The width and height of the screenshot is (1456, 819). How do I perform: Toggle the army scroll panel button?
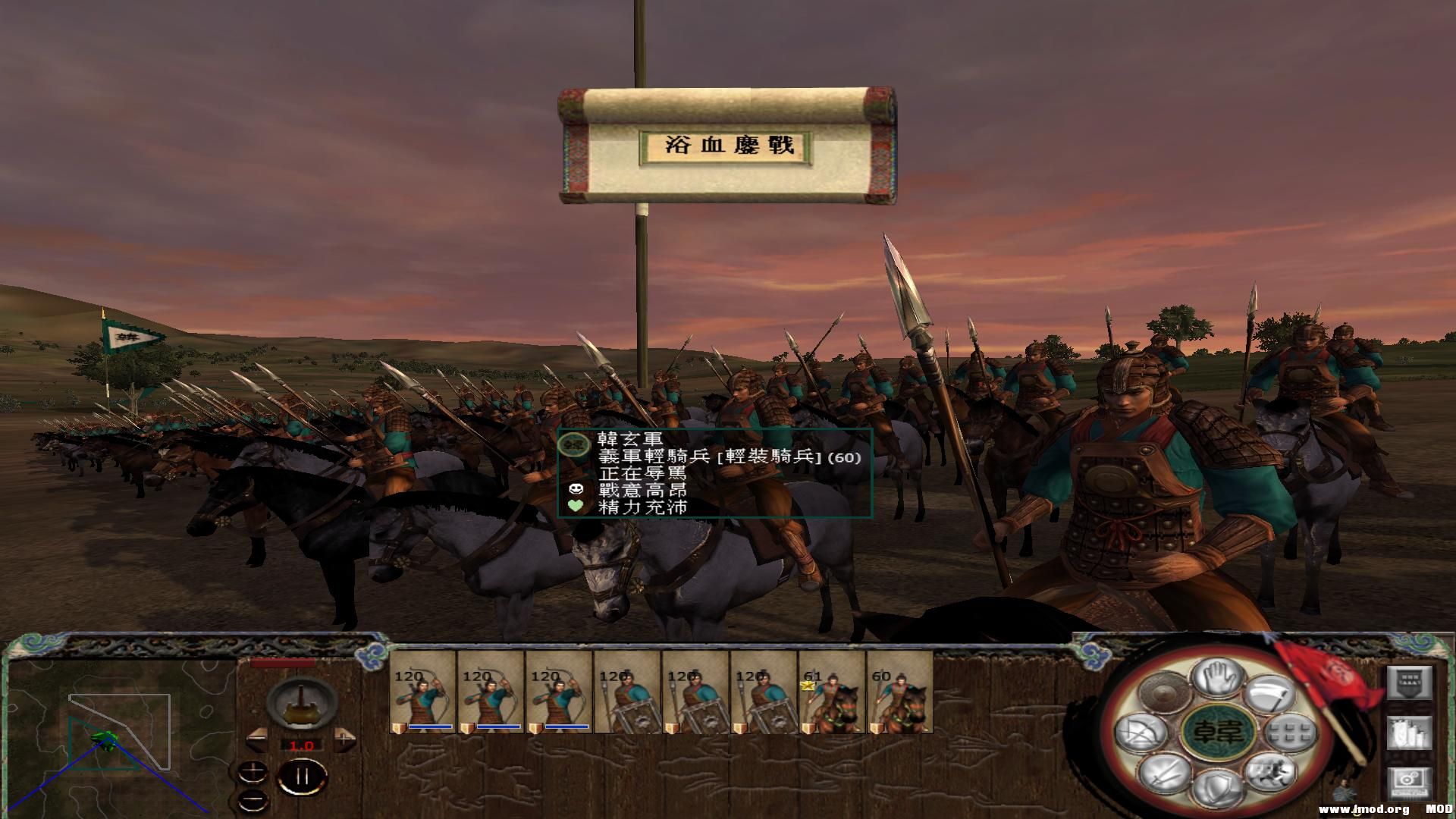(x=1410, y=733)
